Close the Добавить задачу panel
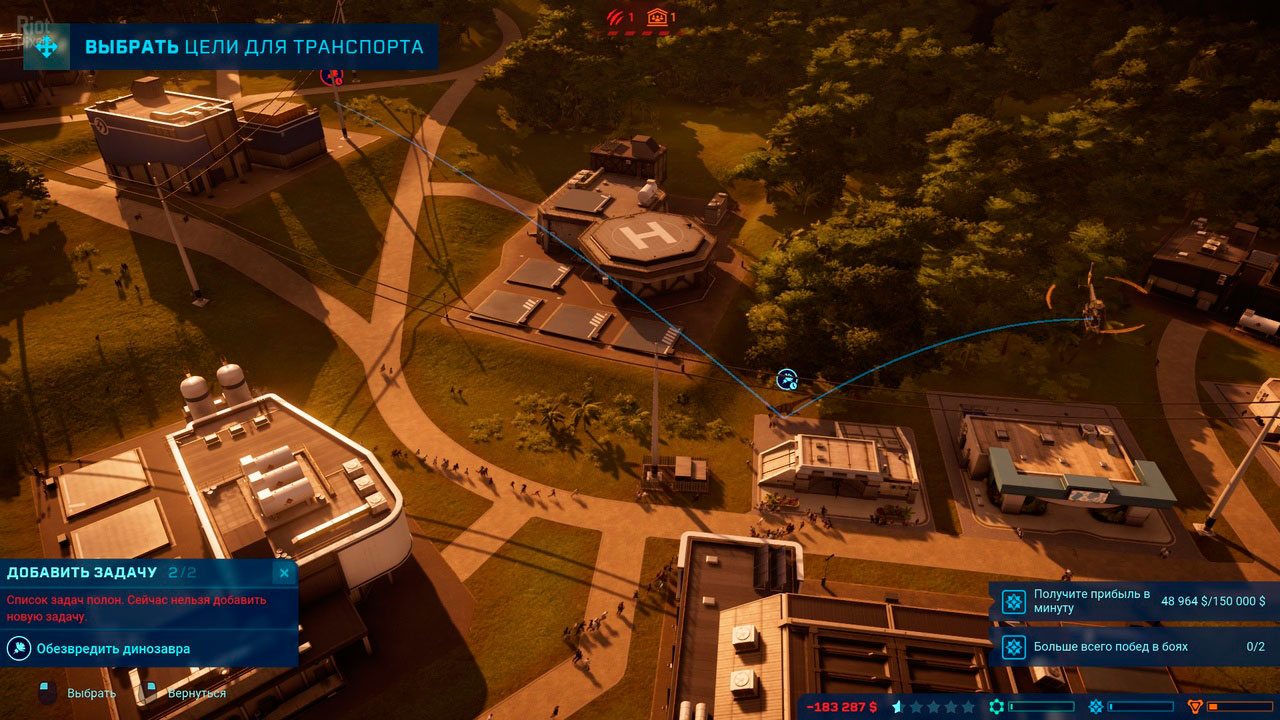1280x720 pixels. click(x=284, y=573)
